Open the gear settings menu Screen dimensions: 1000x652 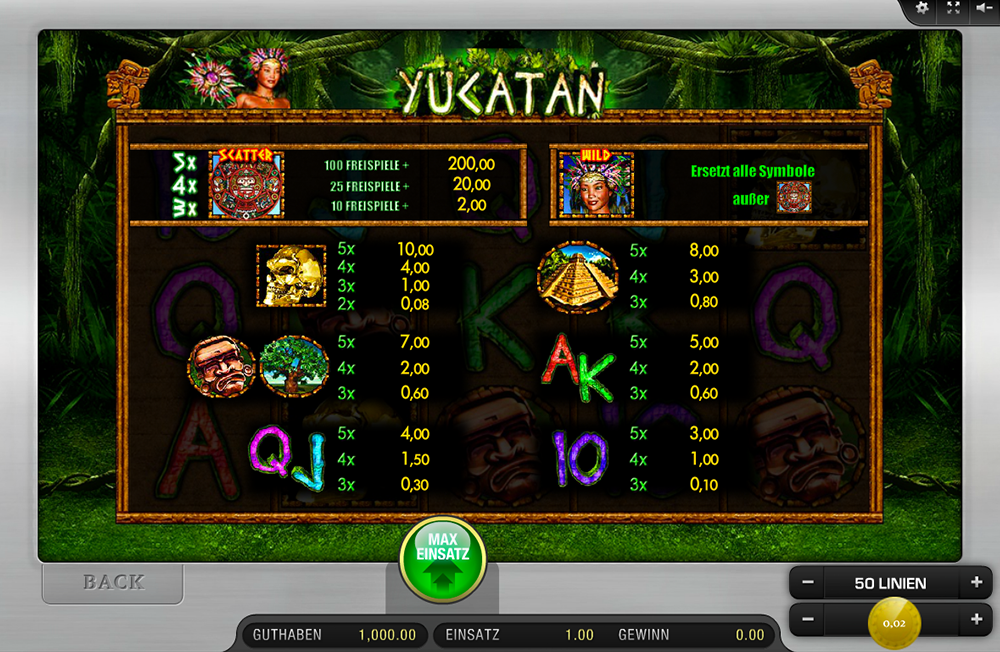[922, 8]
